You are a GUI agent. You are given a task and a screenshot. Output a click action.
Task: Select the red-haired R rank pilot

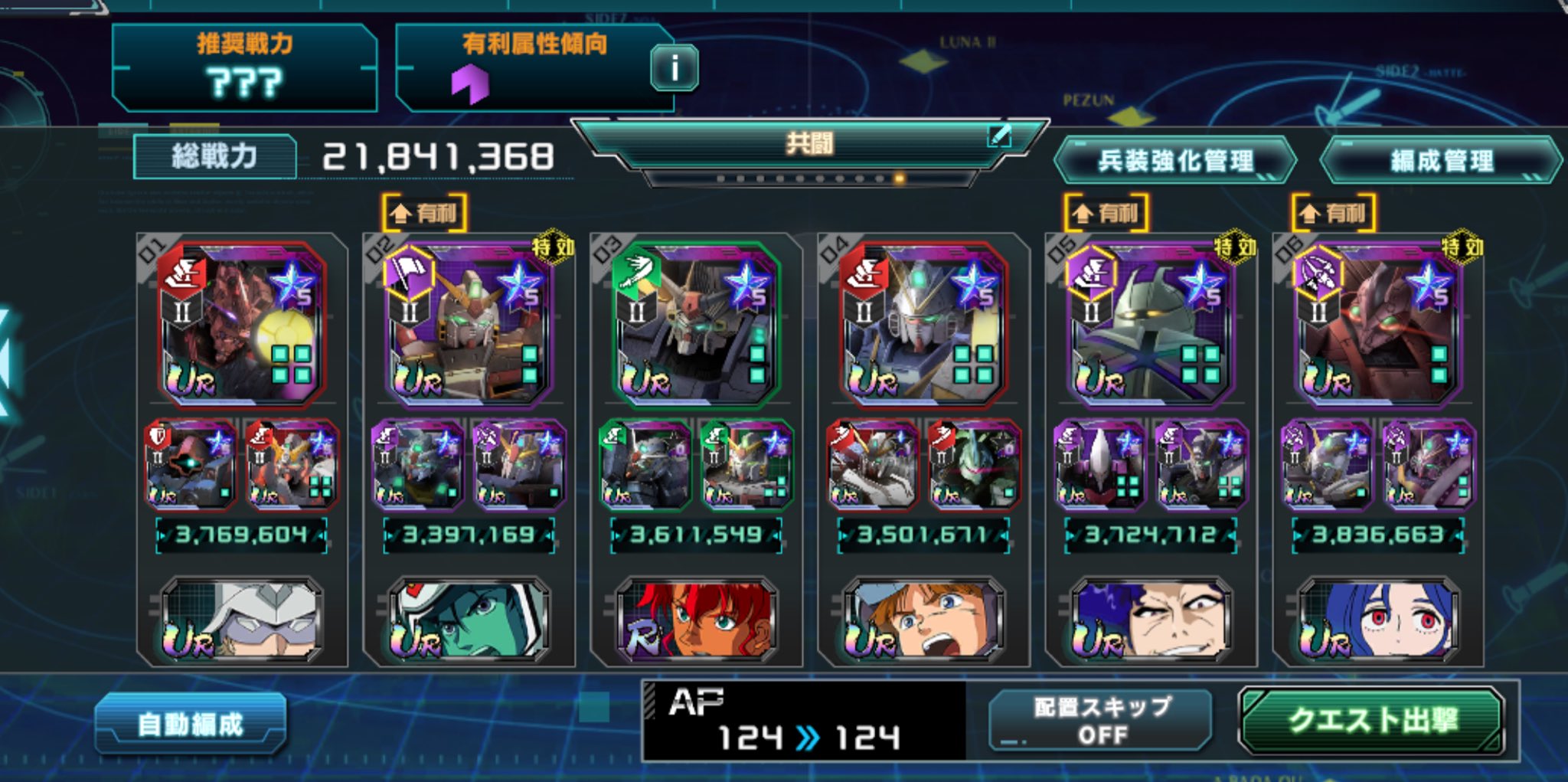tap(696, 620)
